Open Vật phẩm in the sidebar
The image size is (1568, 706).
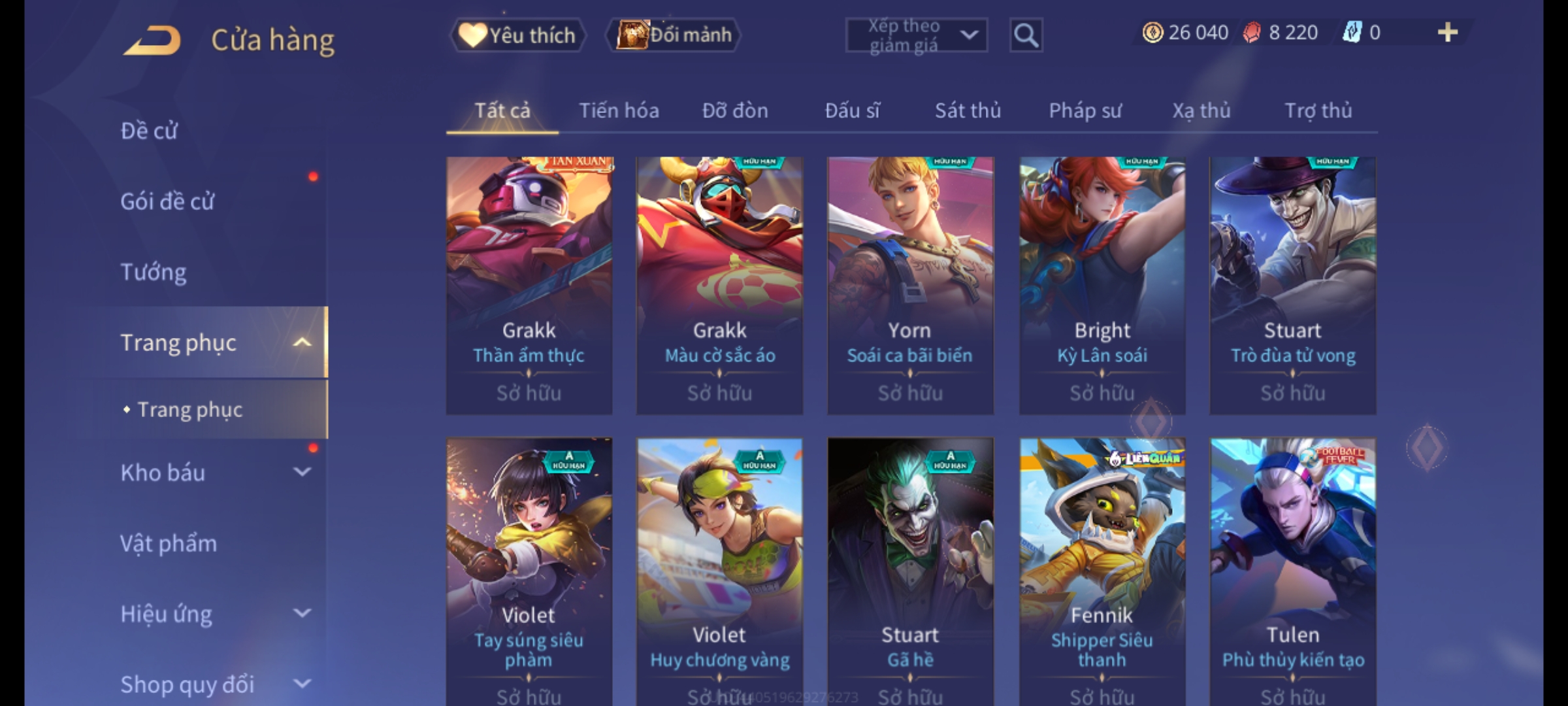pyautogui.click(x=169, y=543)
